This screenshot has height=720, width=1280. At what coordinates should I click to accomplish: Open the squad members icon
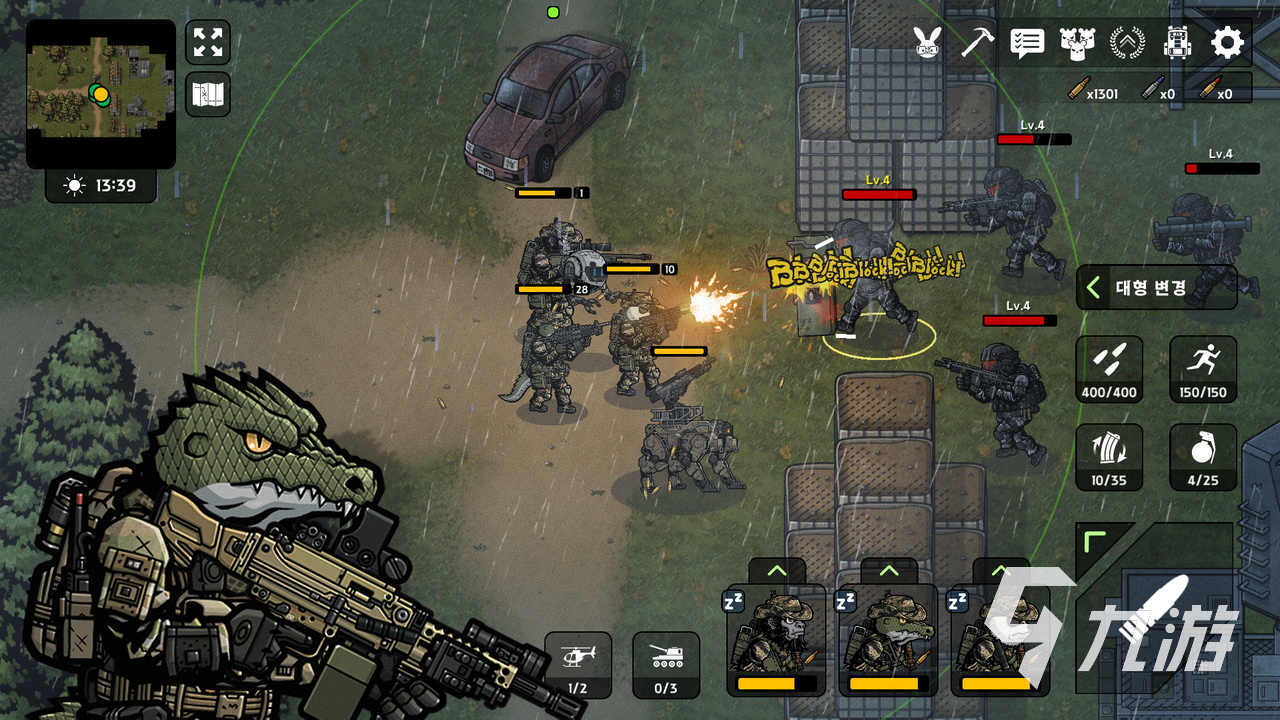1077,43
